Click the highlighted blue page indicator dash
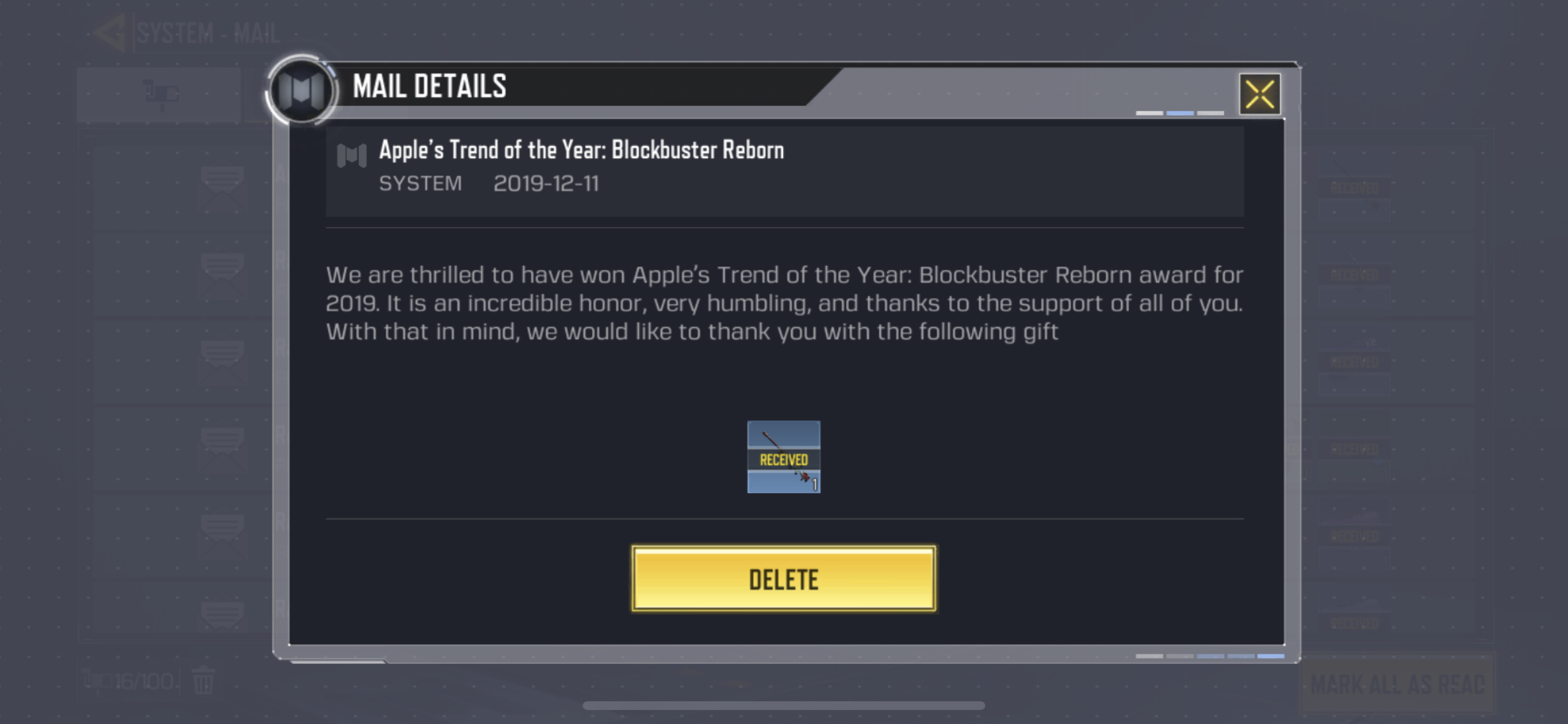The image size is (1568, 724). [1179, 113]
